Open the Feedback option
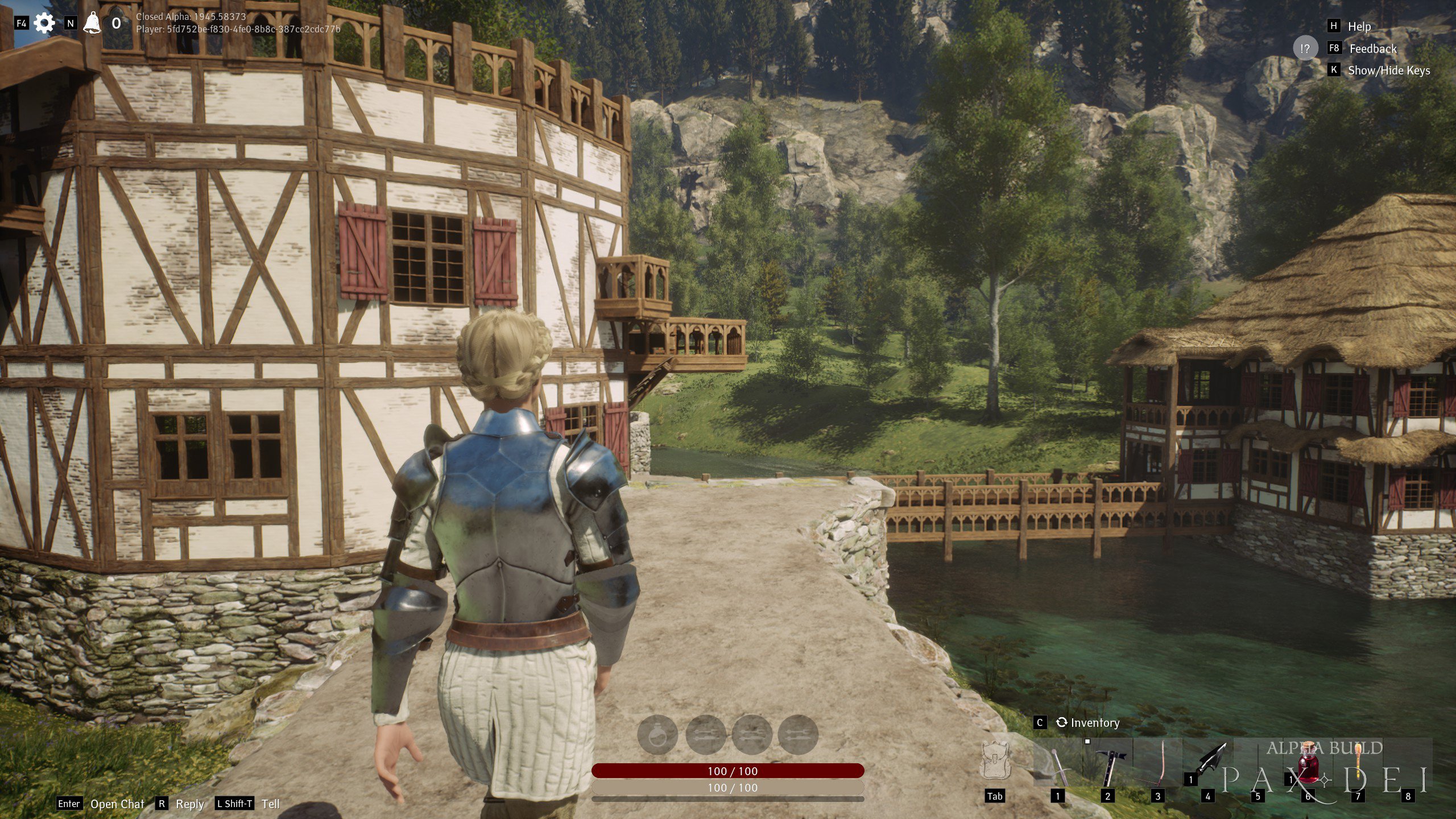1456x819 pixels. (1372, 49)
